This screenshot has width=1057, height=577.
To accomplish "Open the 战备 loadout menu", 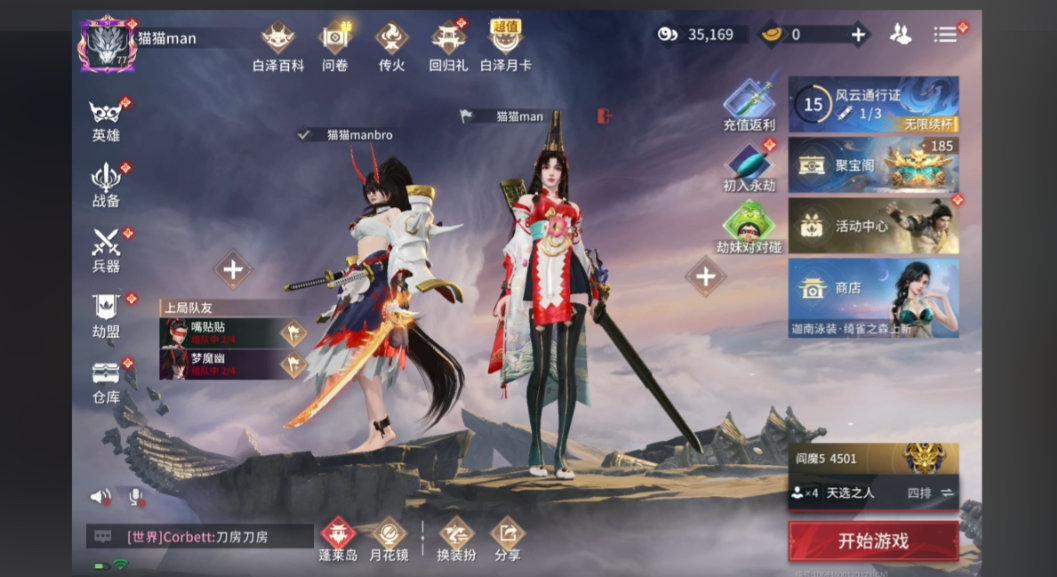I will point(106,183).
